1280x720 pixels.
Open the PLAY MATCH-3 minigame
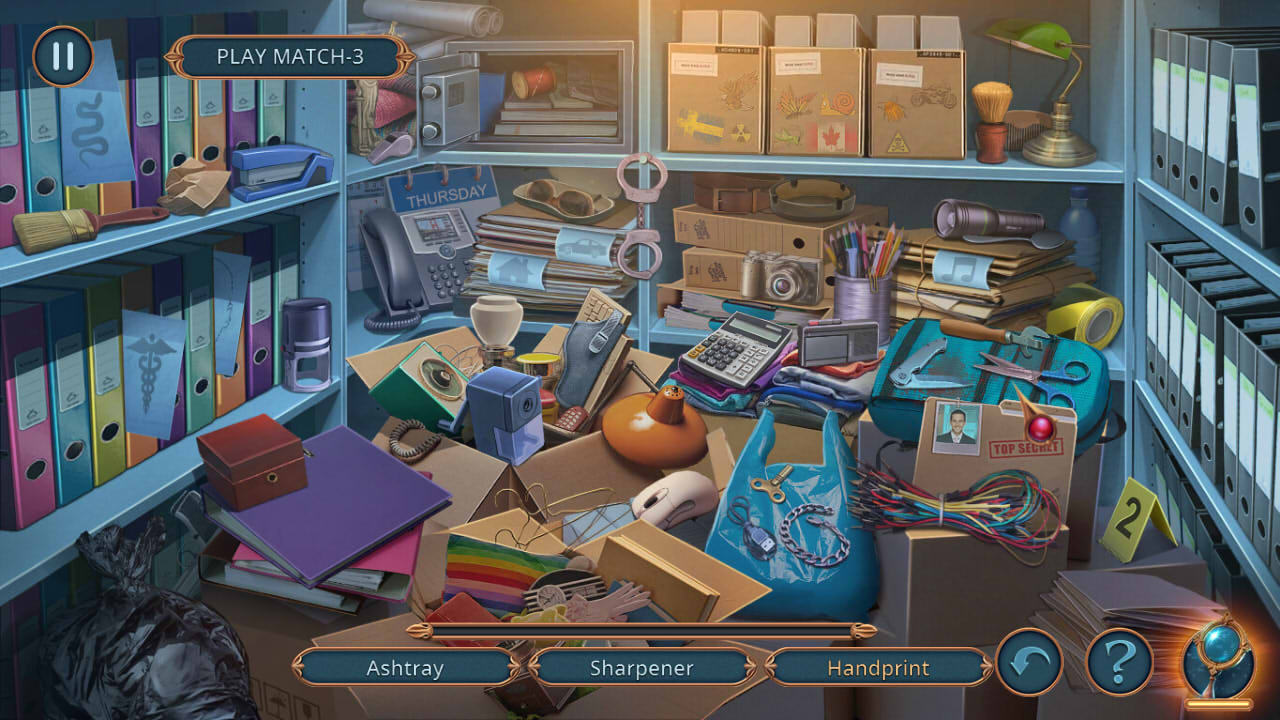[x=288, y=58]
